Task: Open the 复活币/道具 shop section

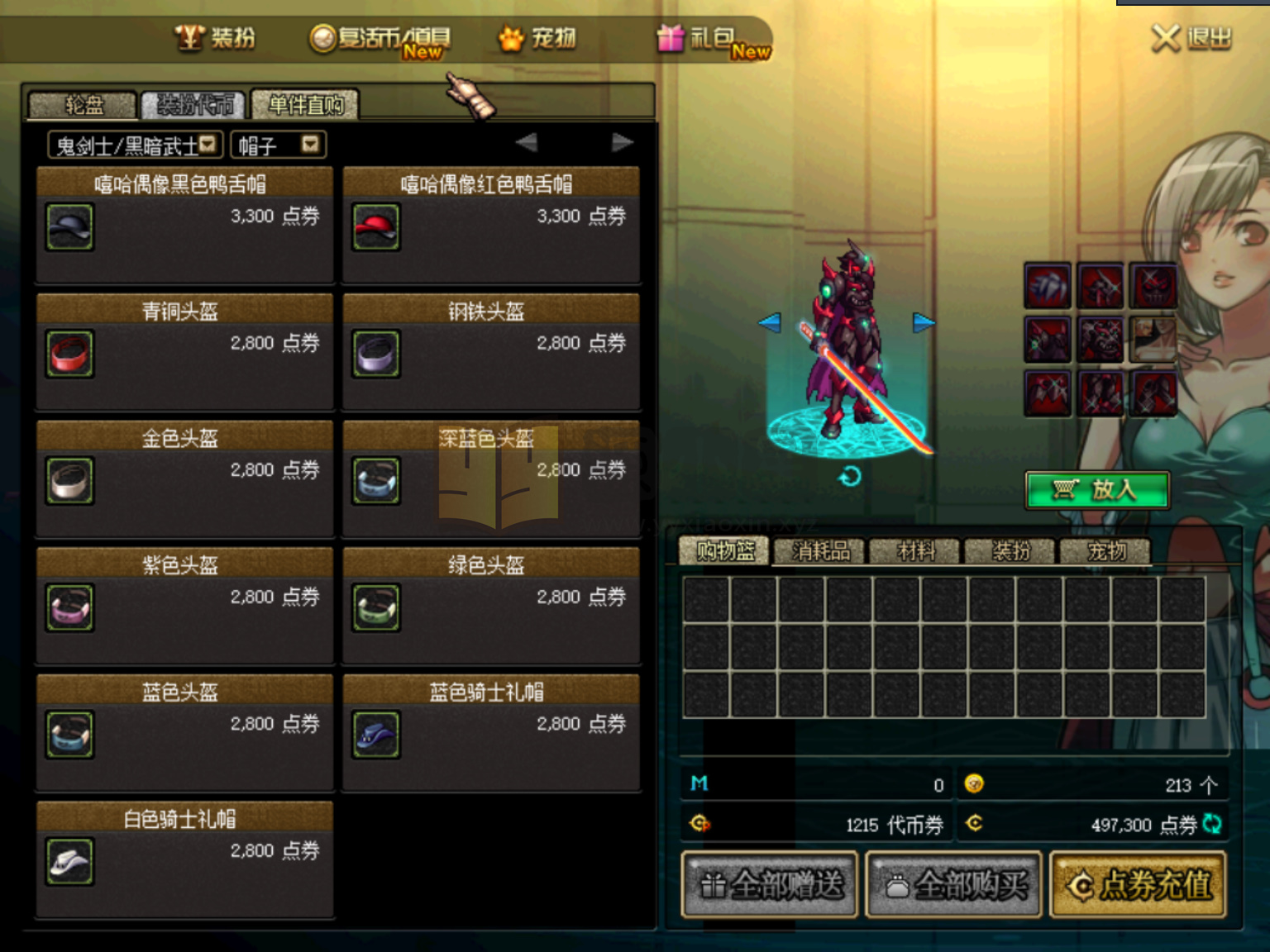Action: 381,39
